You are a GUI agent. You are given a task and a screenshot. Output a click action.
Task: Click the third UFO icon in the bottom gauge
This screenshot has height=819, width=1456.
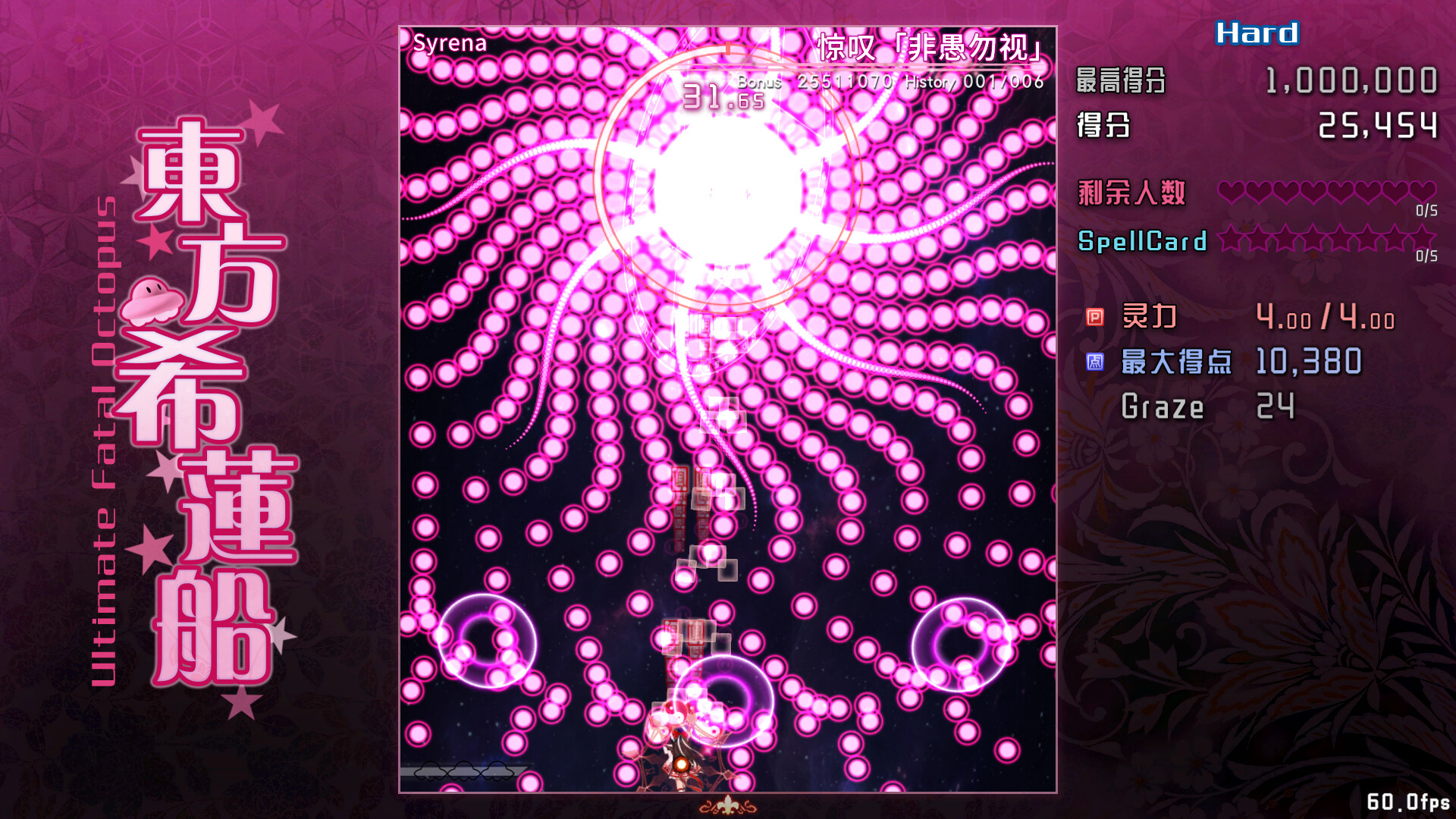497,772
